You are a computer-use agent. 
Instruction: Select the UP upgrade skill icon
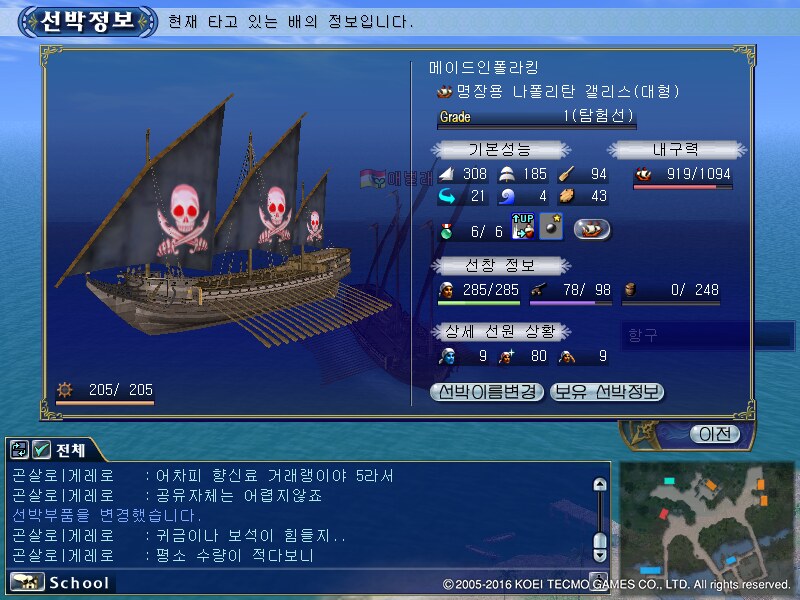(x=523, y=228)
